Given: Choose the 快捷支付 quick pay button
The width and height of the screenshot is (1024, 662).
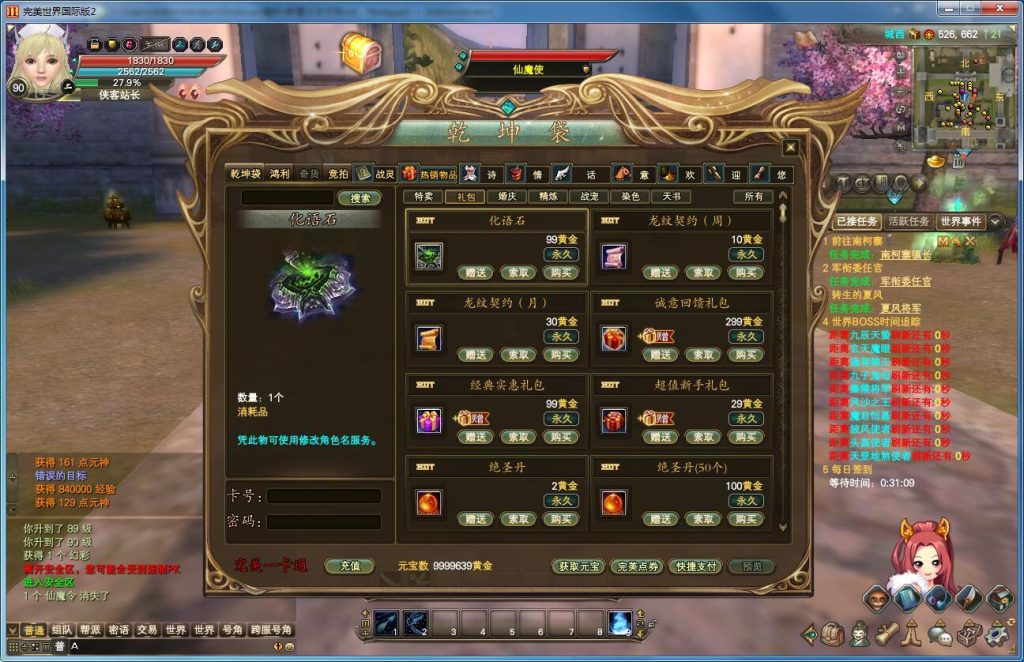Looking at the screenshot, I should point(694,566).
